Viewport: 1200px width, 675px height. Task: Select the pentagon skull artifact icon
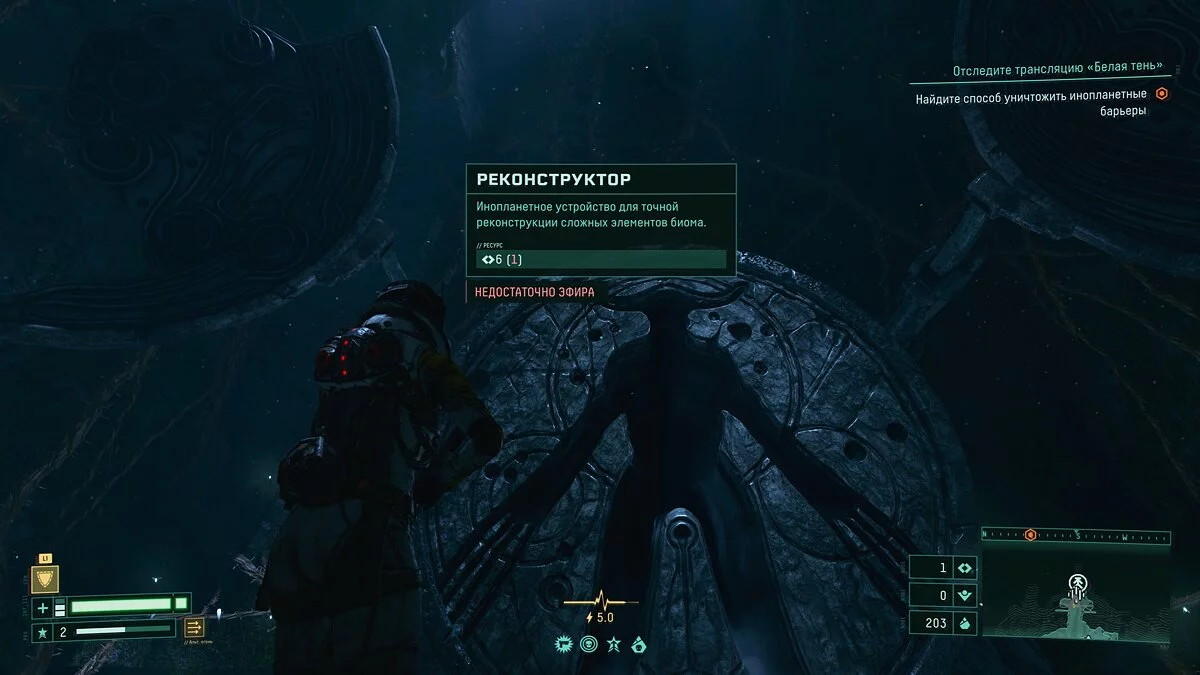[x=639, y=645]
